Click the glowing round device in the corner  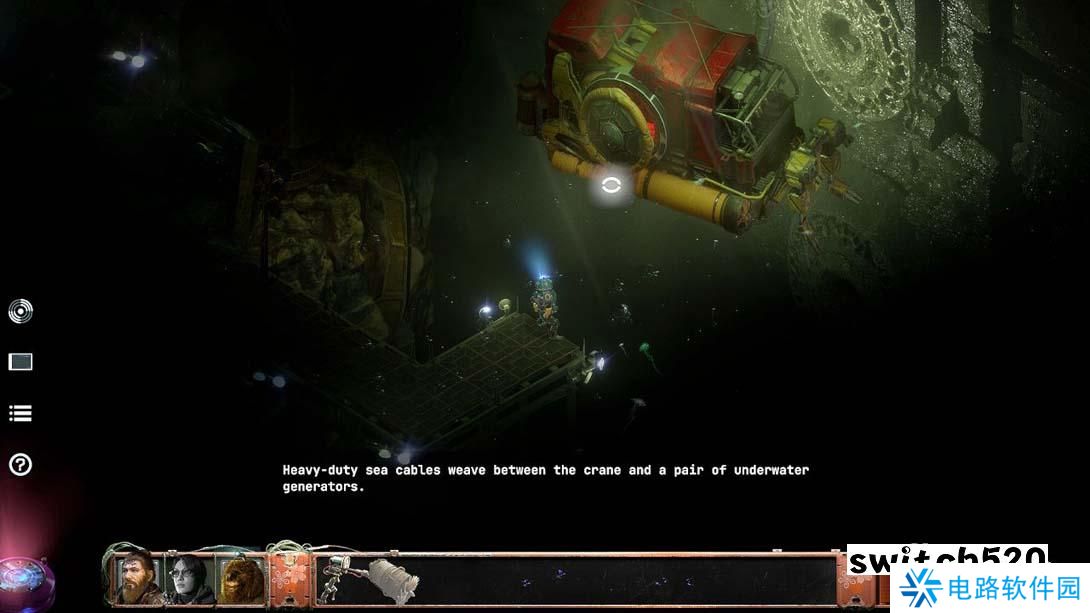22,579
